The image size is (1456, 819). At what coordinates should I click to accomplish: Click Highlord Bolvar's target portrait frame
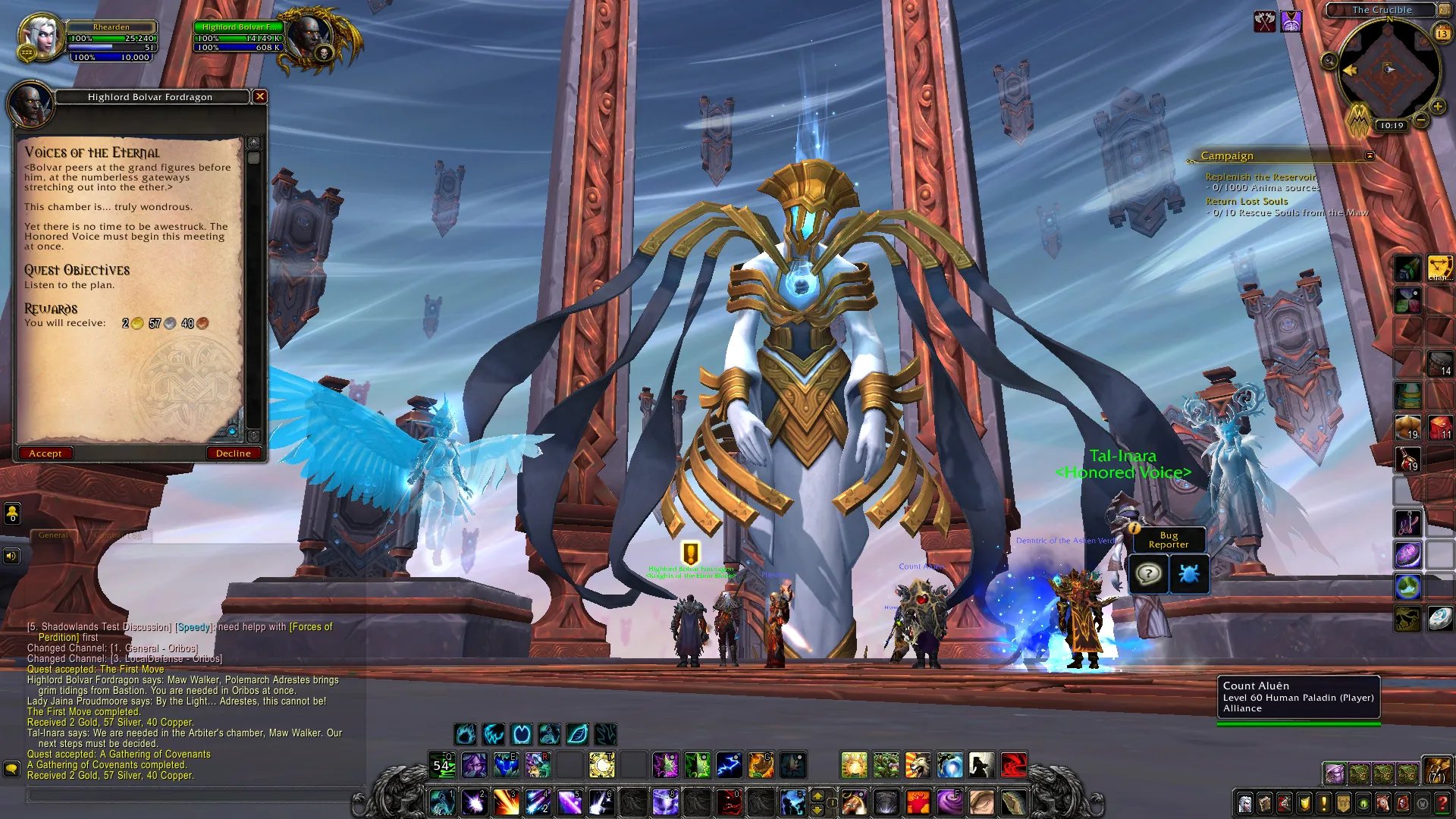[x=309, y=36]
